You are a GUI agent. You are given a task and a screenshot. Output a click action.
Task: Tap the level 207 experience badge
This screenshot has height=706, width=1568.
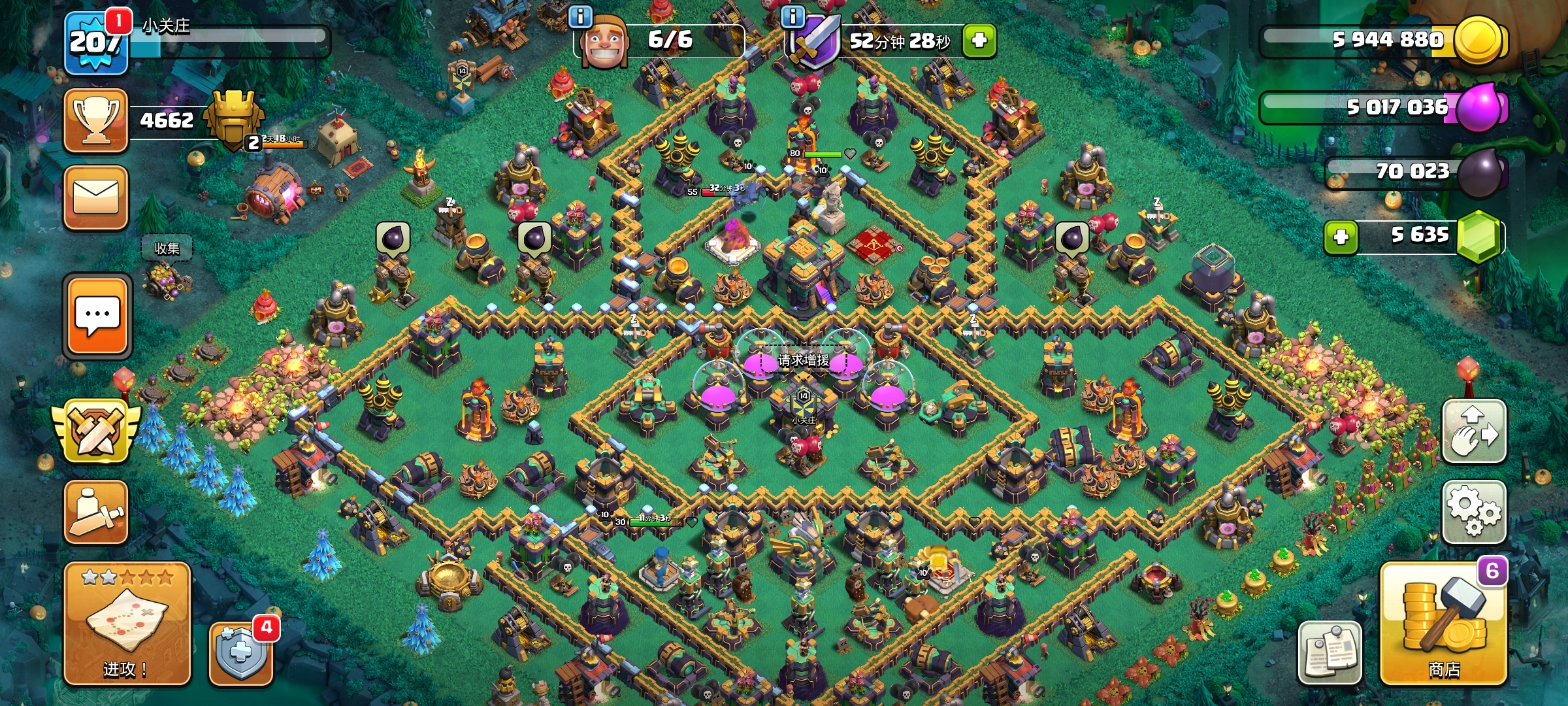(x=96, y=43)
